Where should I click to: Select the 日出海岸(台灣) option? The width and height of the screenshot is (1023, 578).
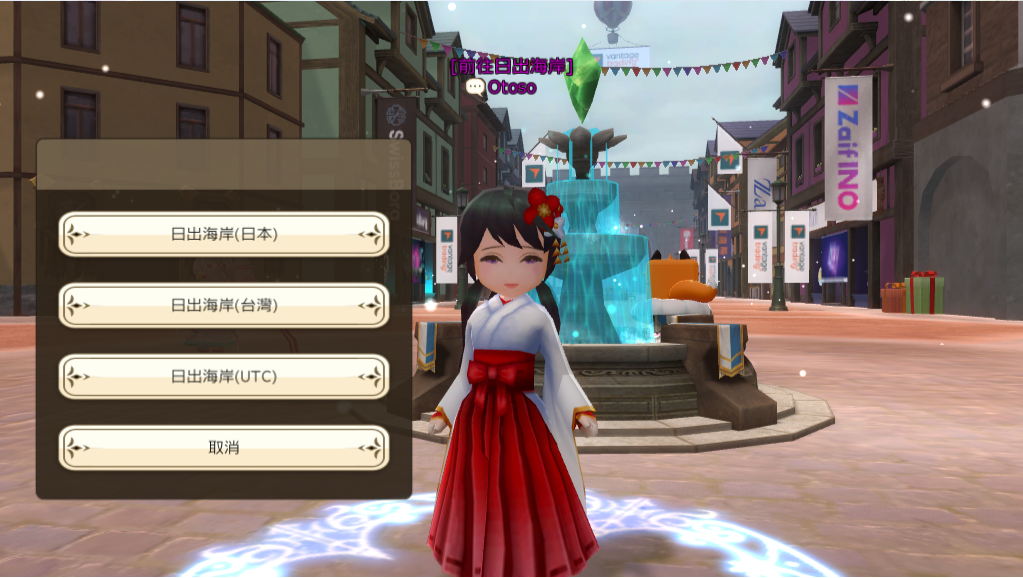[224, 305]
